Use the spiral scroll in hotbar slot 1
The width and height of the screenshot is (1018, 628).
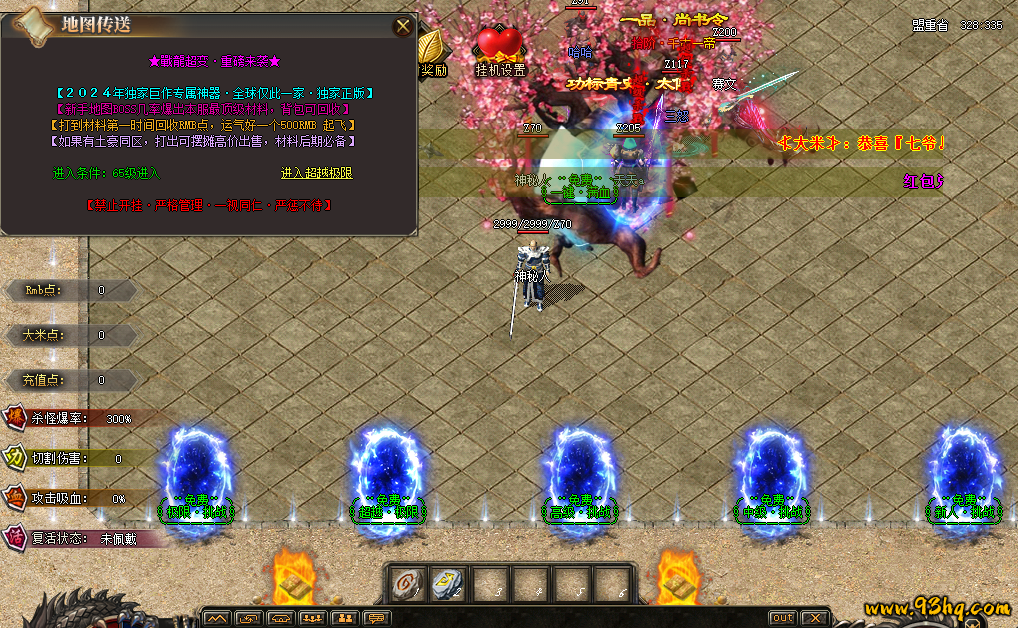tap(408, 584)
